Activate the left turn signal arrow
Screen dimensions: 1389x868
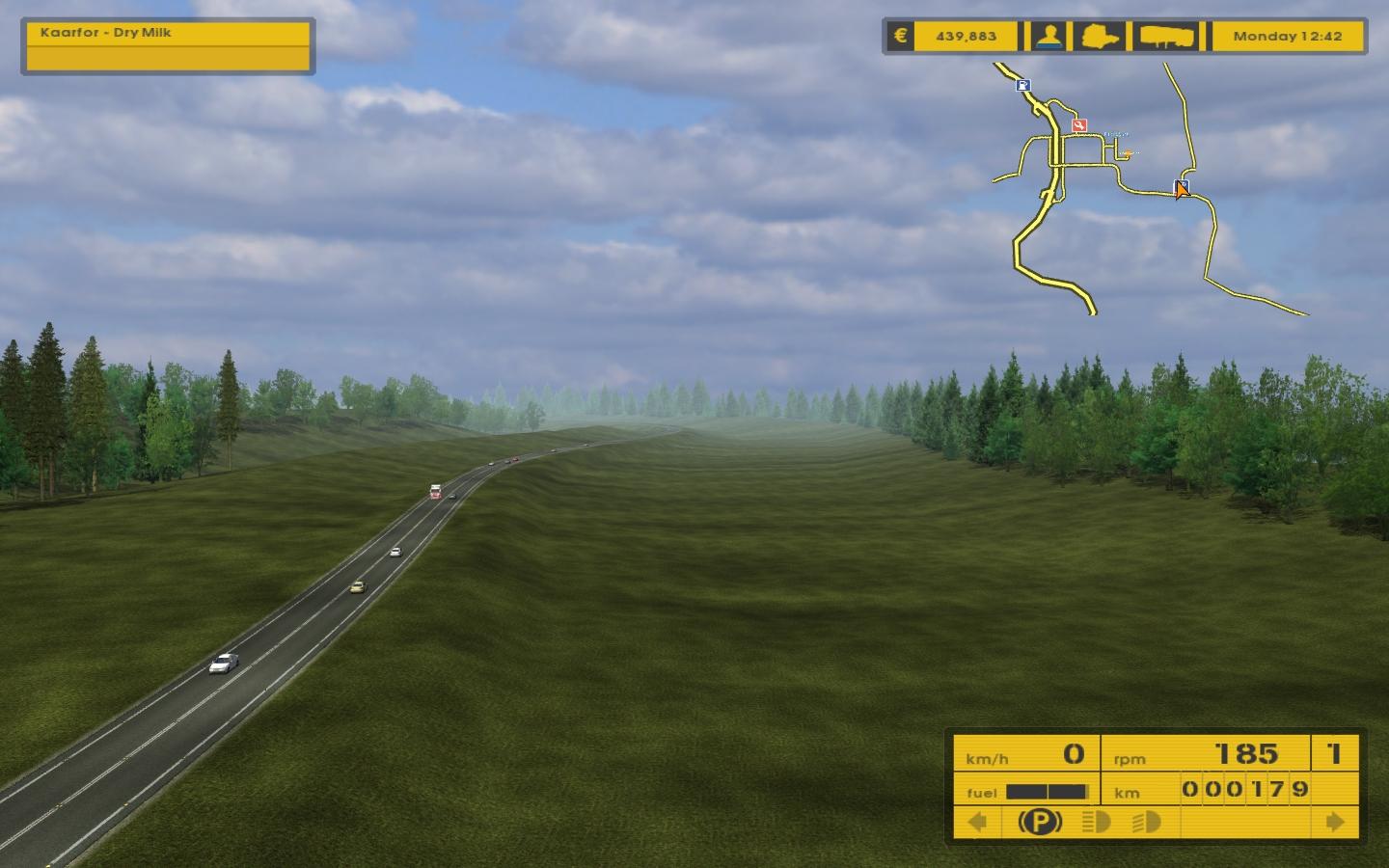[977, 822]
